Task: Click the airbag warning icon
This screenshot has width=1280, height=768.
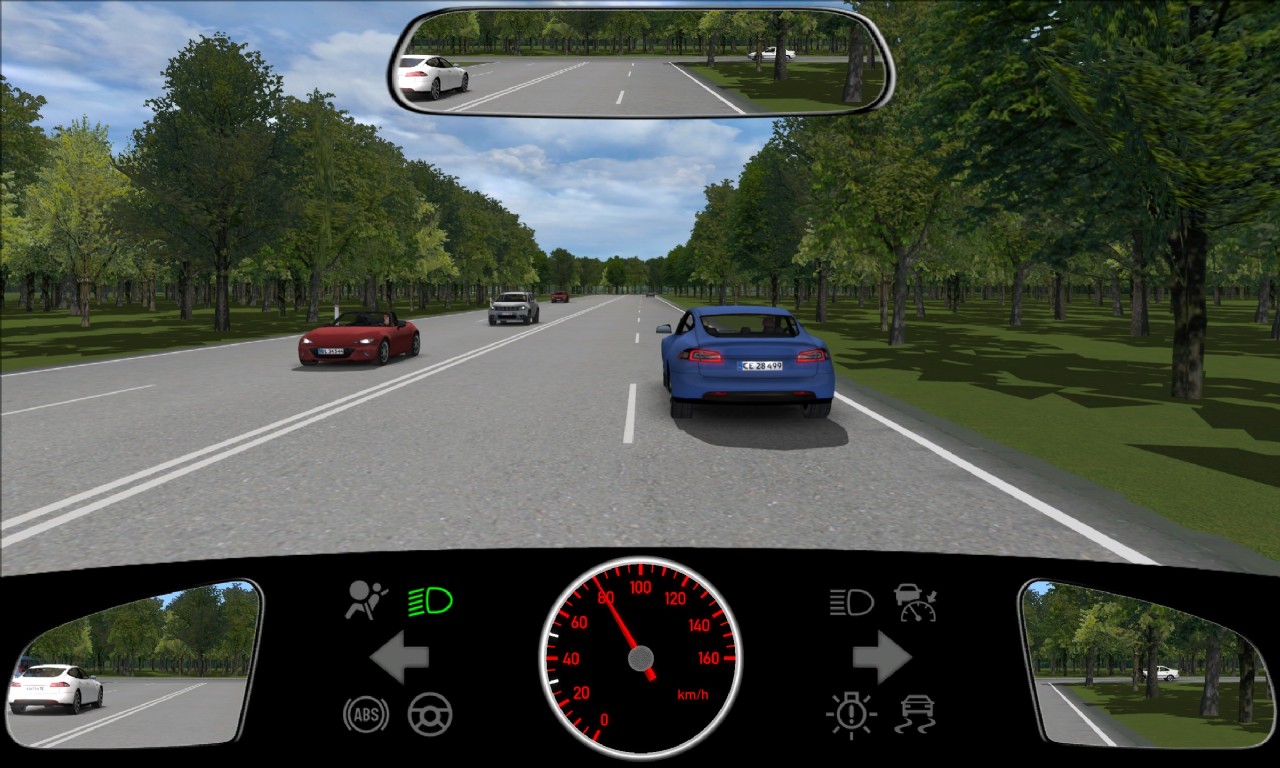Action: pyautogui.click(x=366, y=600)
